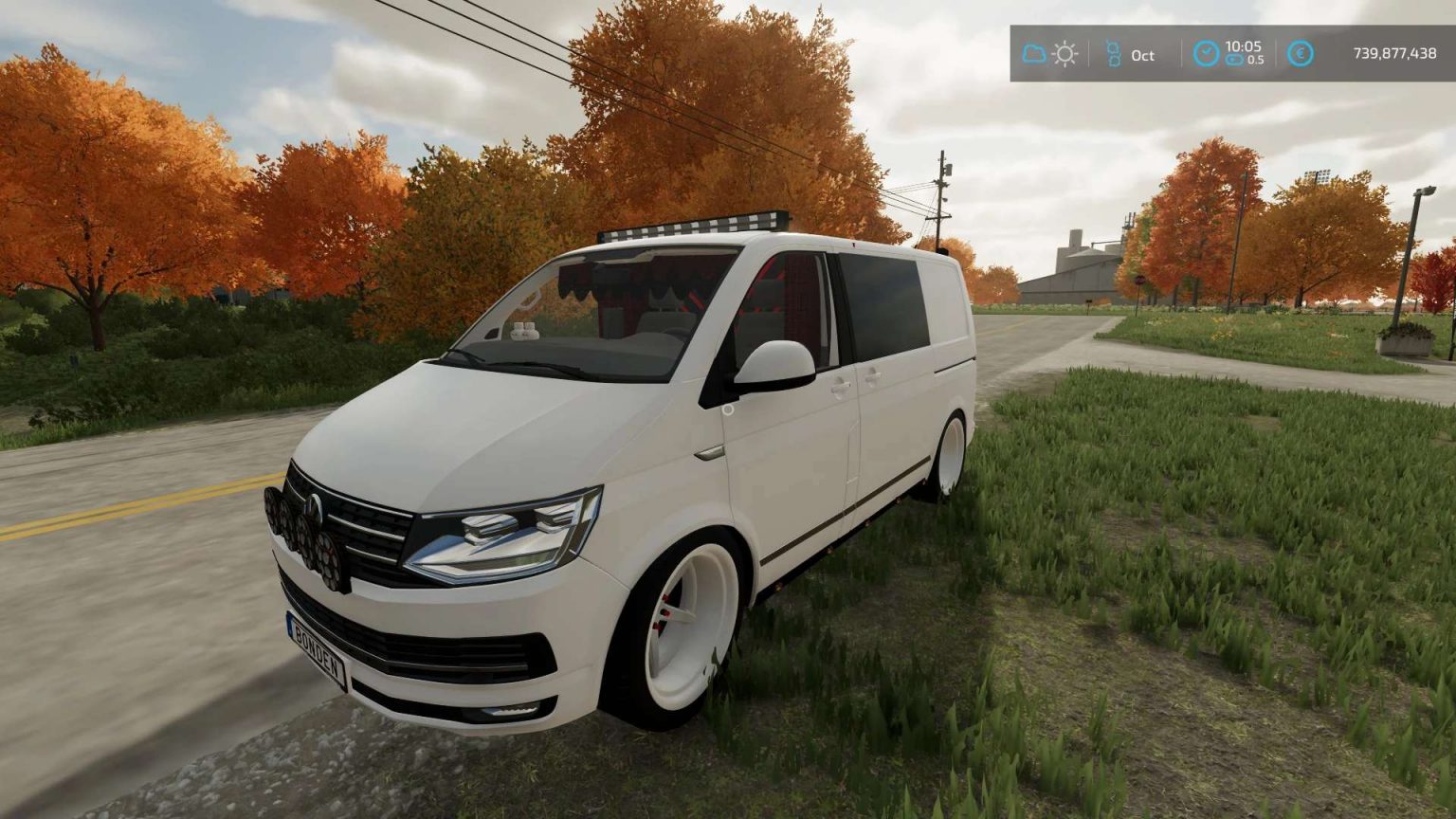Image resolution: width=1456 pixels, height=819 pixels.
Task: Click the blue clock icon in the HUD
Action: tap(1206, 54)
